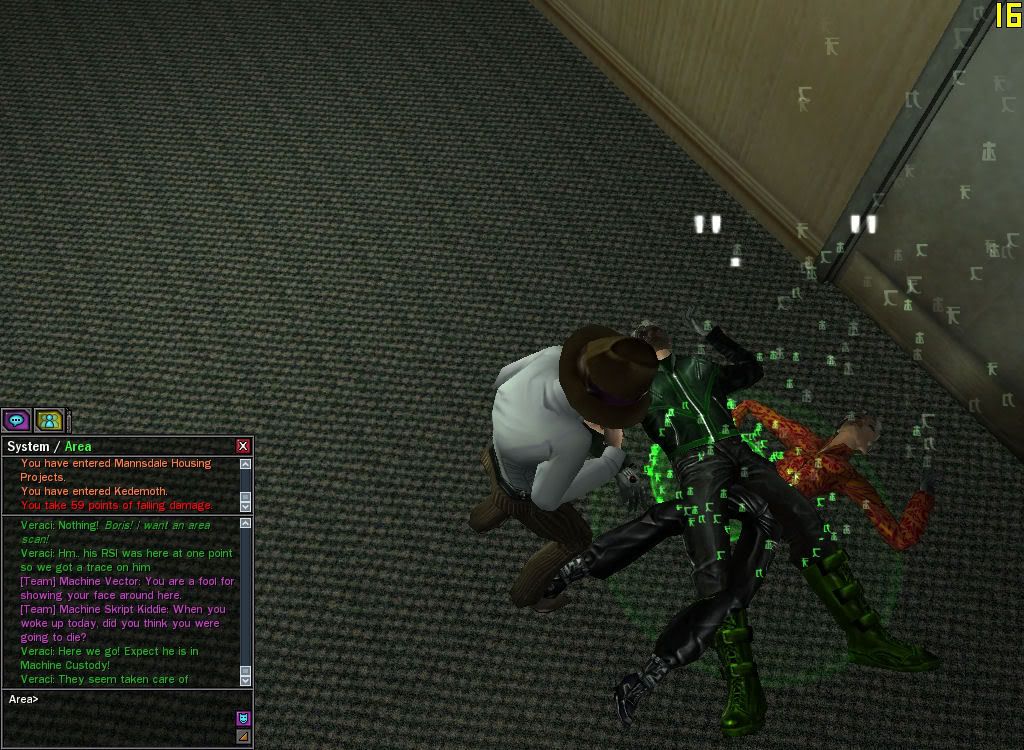Close the System / Area chat window
Viewport: 1024px width, 750px height.
click(243, 446)
